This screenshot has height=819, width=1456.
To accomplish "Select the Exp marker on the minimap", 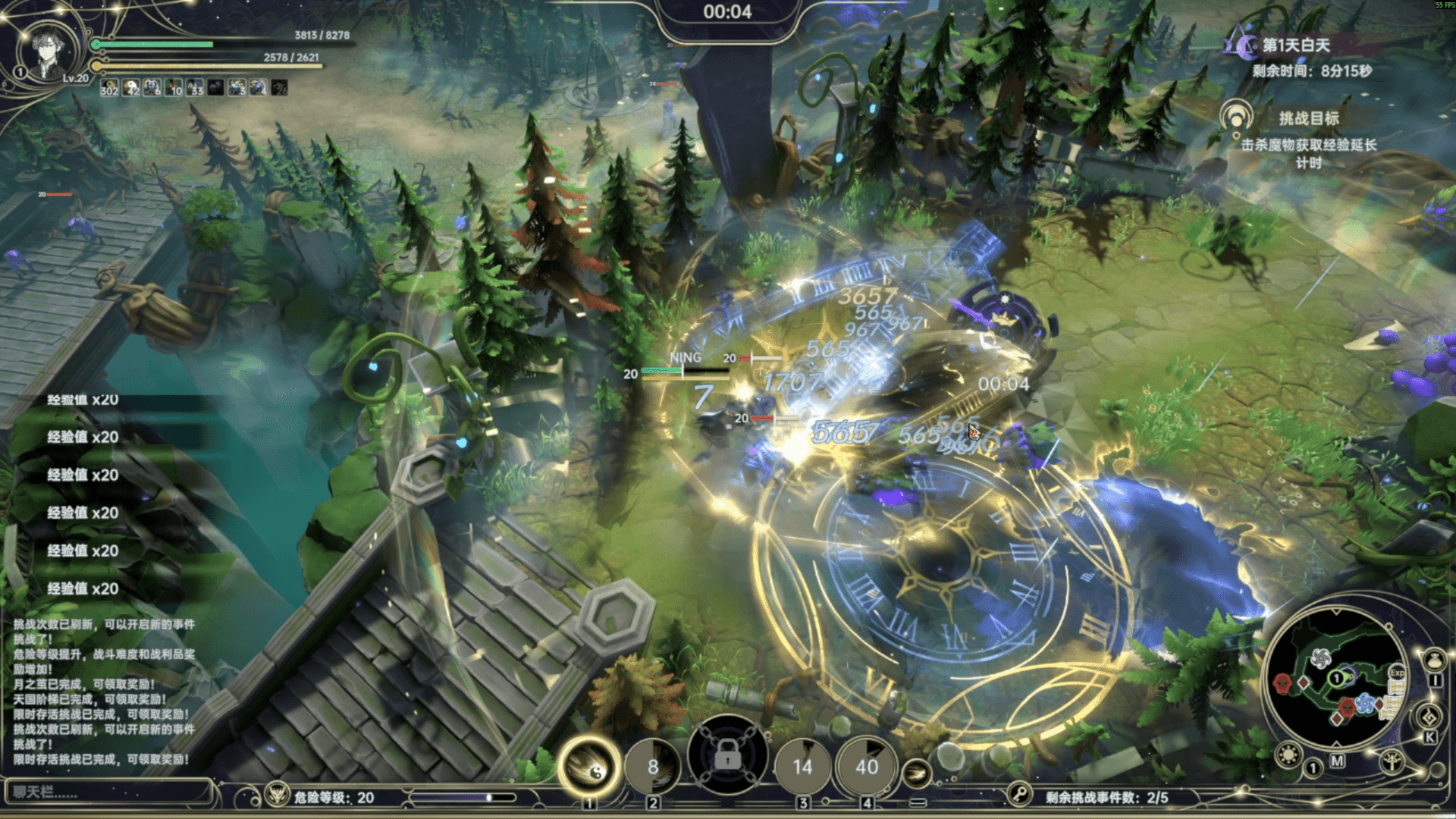I will tap(1397, 673).
